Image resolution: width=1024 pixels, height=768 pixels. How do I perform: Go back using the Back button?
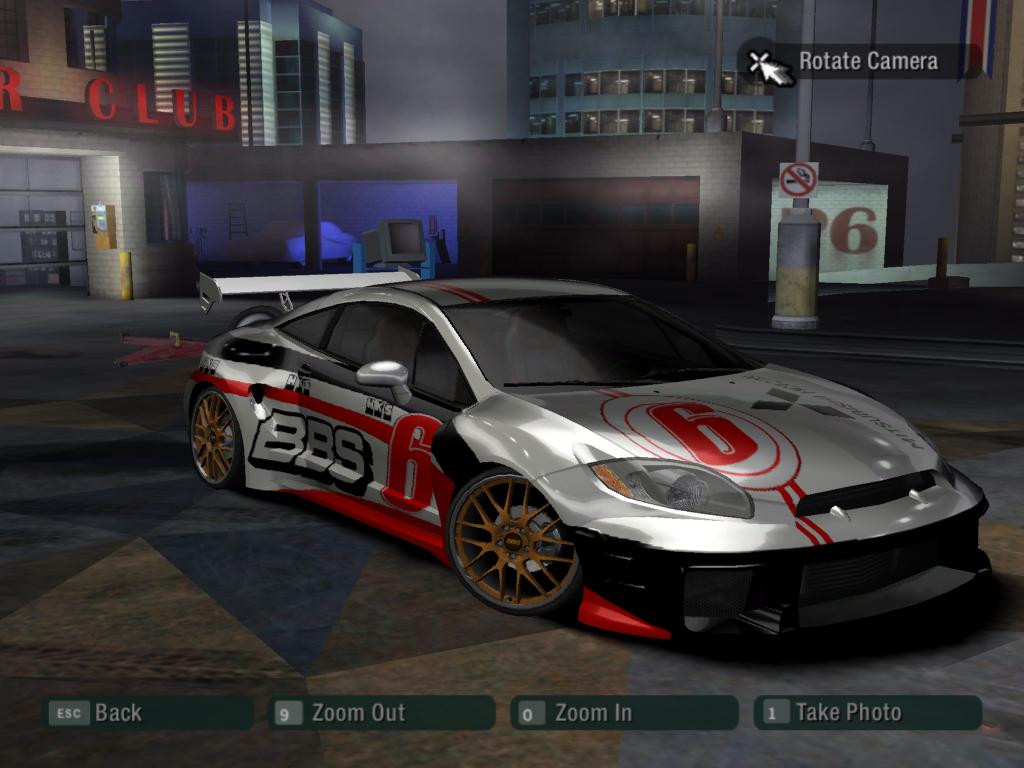coord(148,713)
